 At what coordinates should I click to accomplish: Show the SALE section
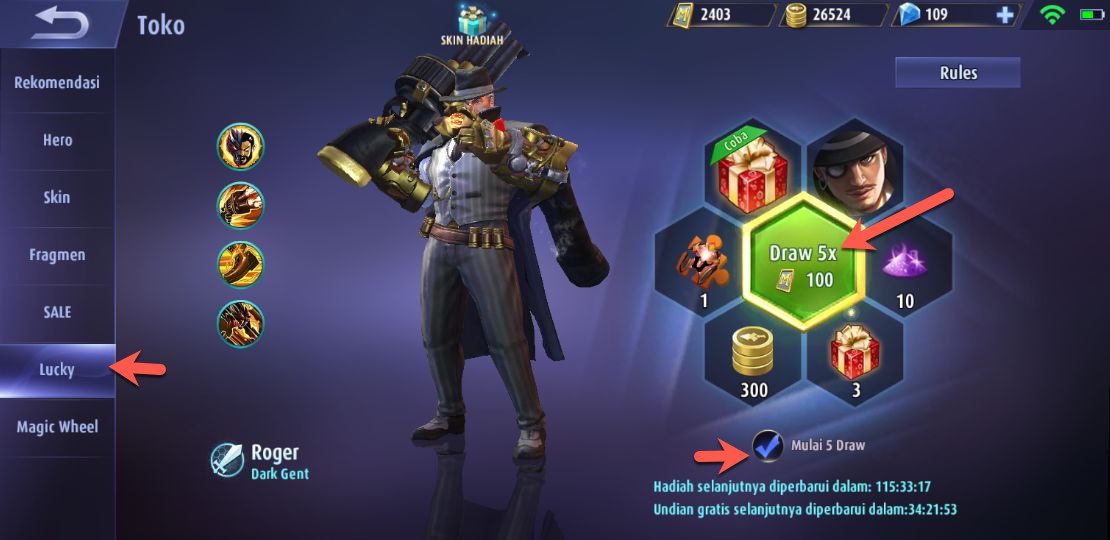[57, 312]
